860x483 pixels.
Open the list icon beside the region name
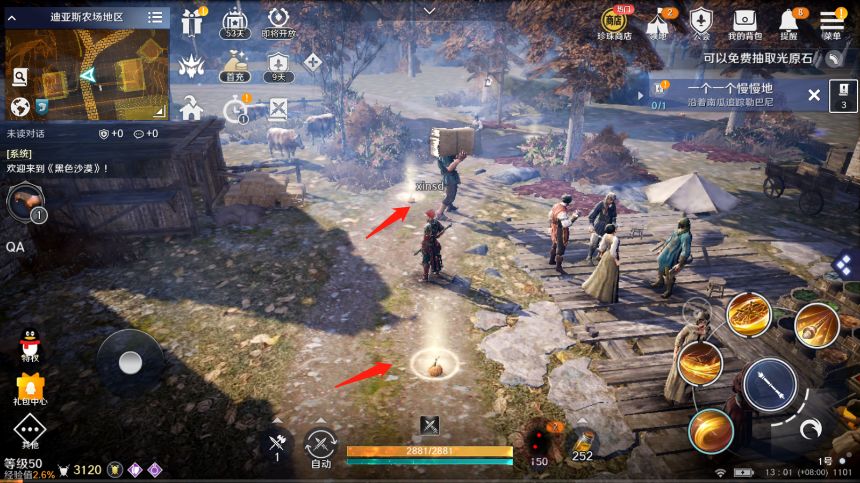coord(155,17)
